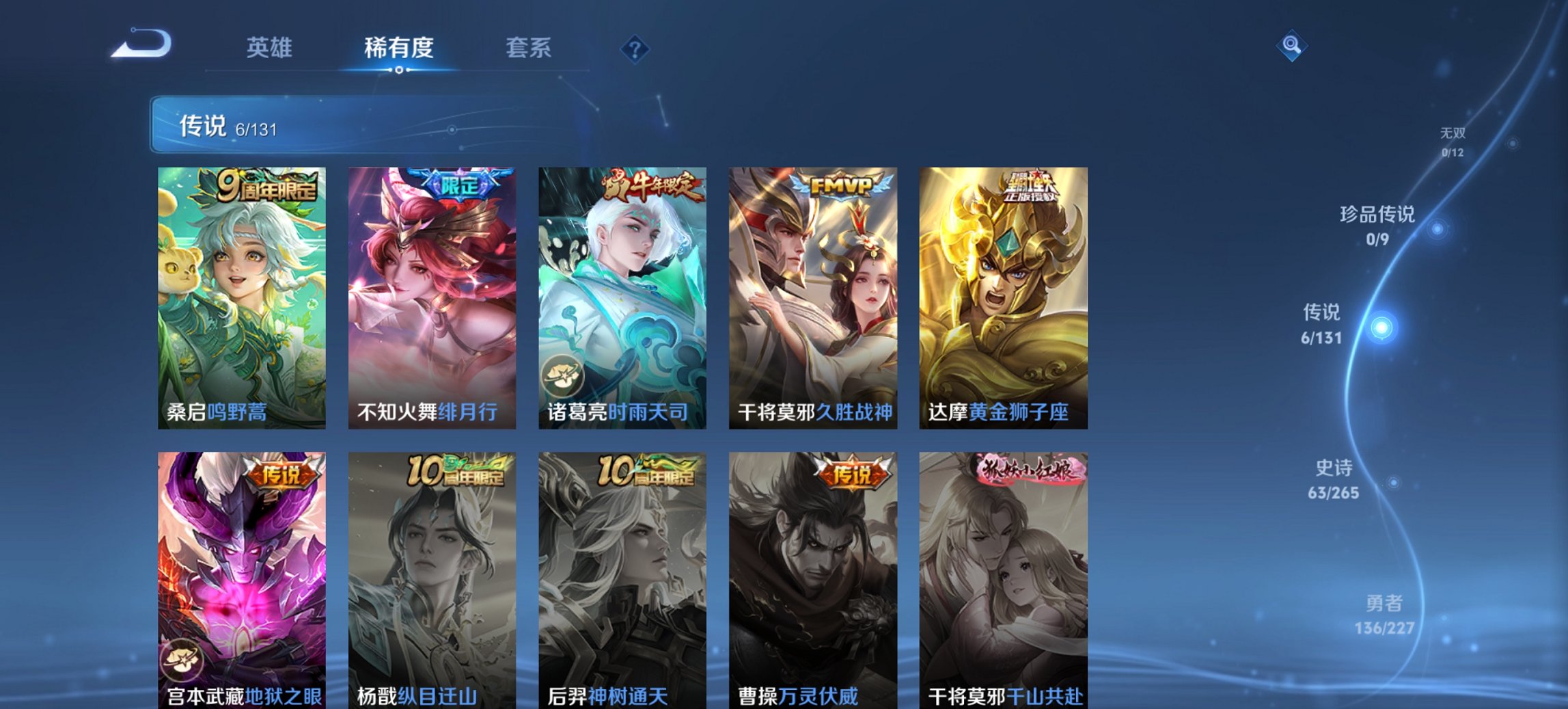Switch to the 英雄 tab
1568x709 pixels.
[x=271, y=49]
